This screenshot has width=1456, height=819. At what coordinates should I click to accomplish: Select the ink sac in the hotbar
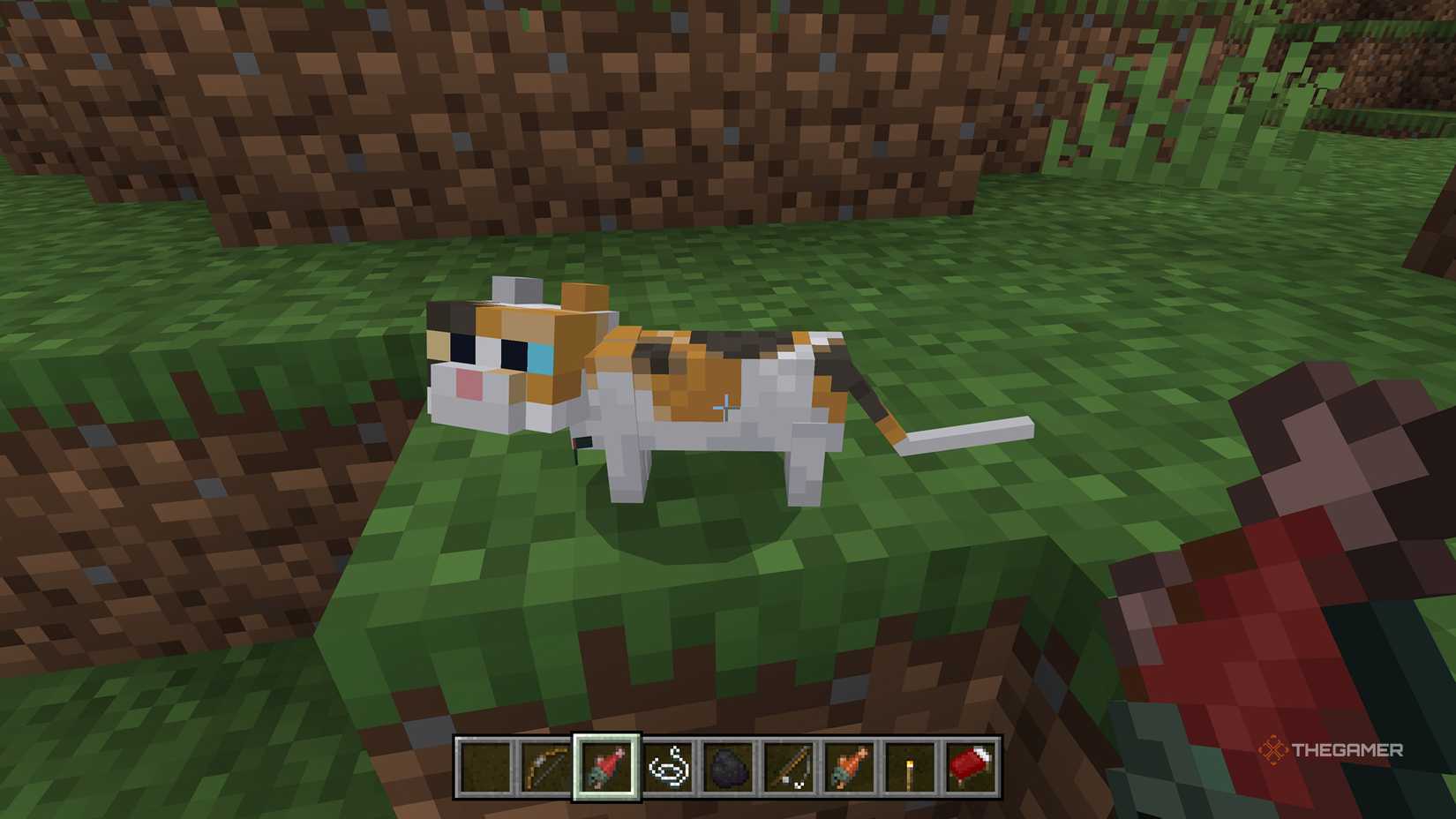pyautogui.click(x=730, y=766)
